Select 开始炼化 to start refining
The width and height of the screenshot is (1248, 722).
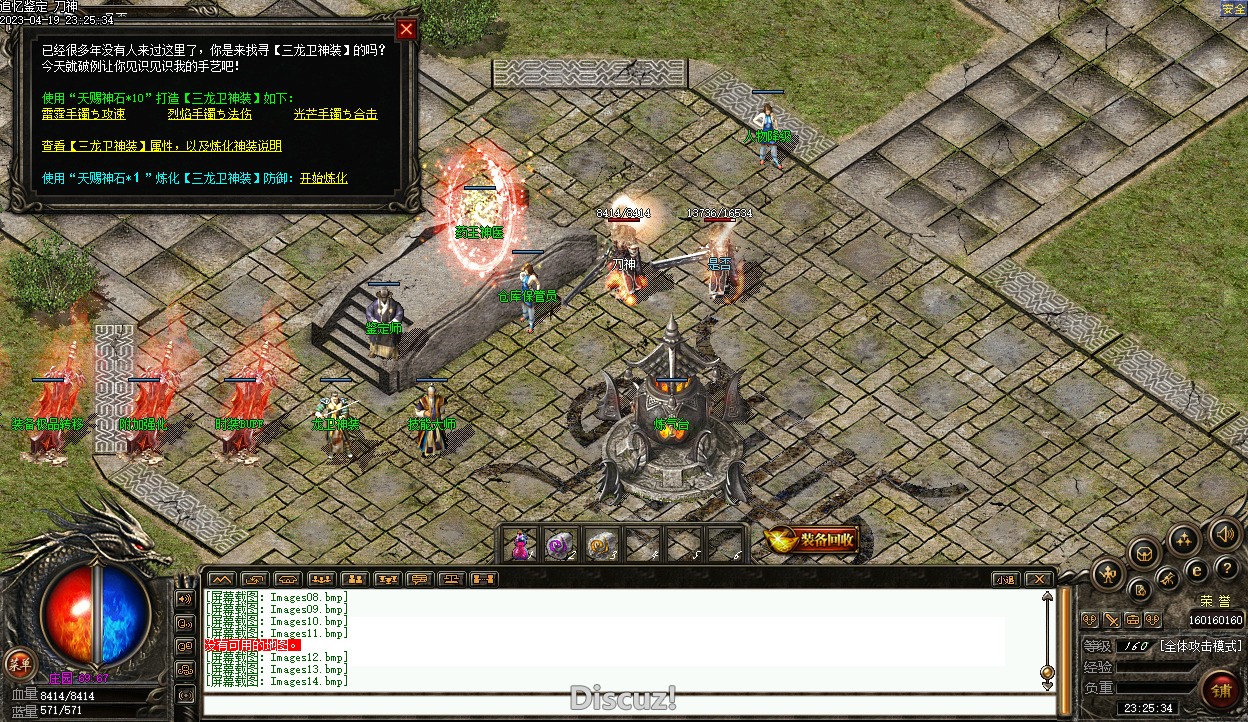(323, 178)
